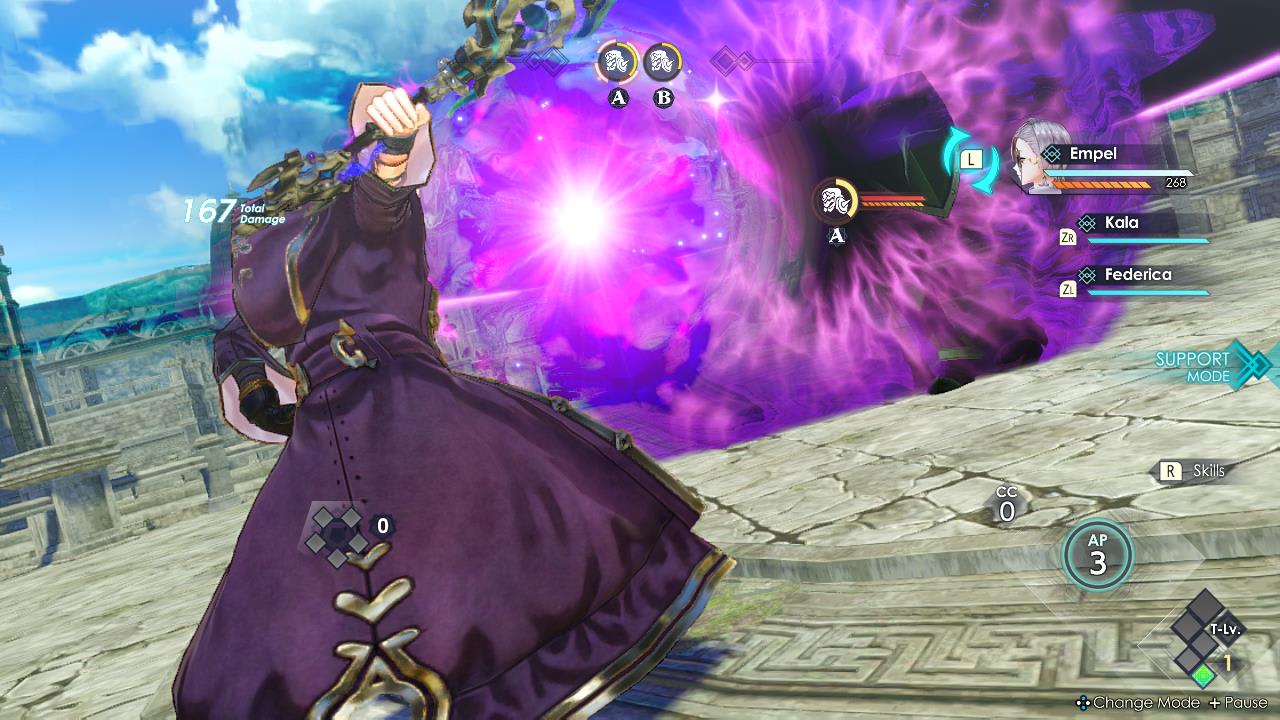The height and width of the screenshot is (720, 1280).
Task: Click turn order portrait marked A at top
Action: (x=617, y=62)
